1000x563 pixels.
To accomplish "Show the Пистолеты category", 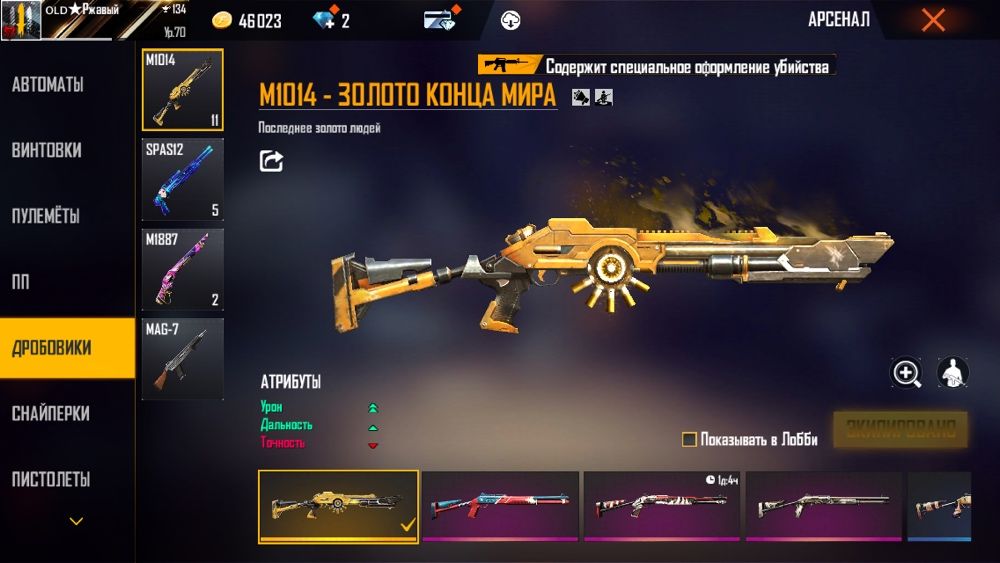I will point(51,479).
